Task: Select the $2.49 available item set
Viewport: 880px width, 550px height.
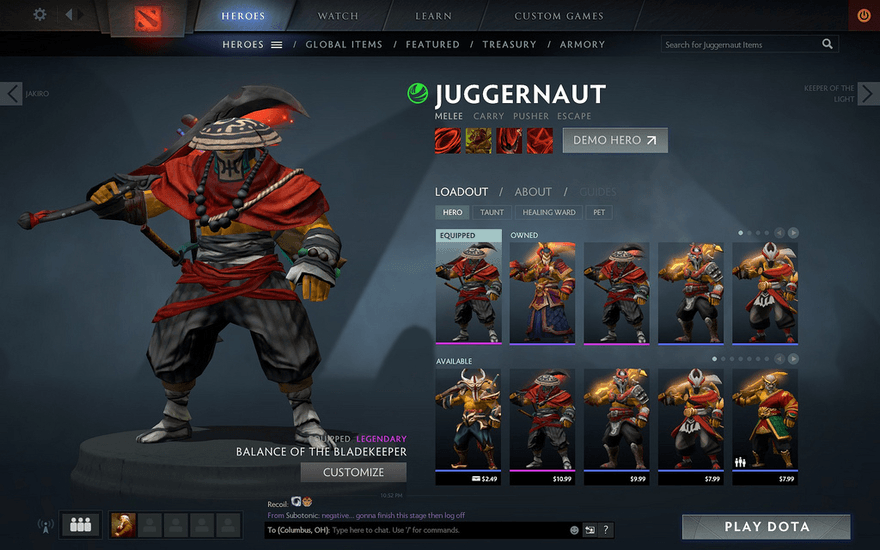Action: [x=468, y=420]
